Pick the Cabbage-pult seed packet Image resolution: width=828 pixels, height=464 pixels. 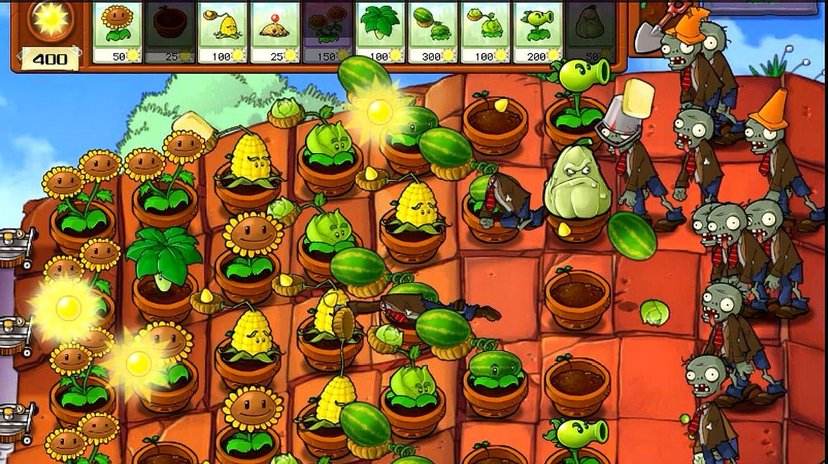[485, 31]
